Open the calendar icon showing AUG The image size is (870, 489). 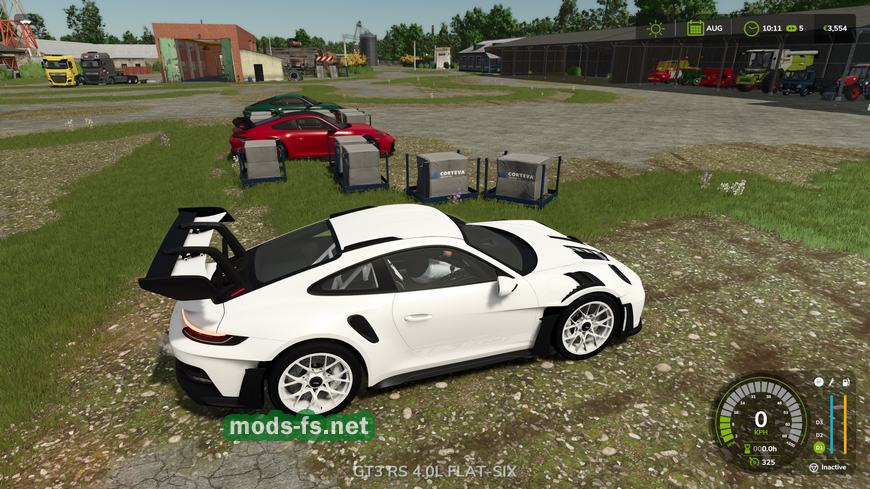click(x=695, y=28)
